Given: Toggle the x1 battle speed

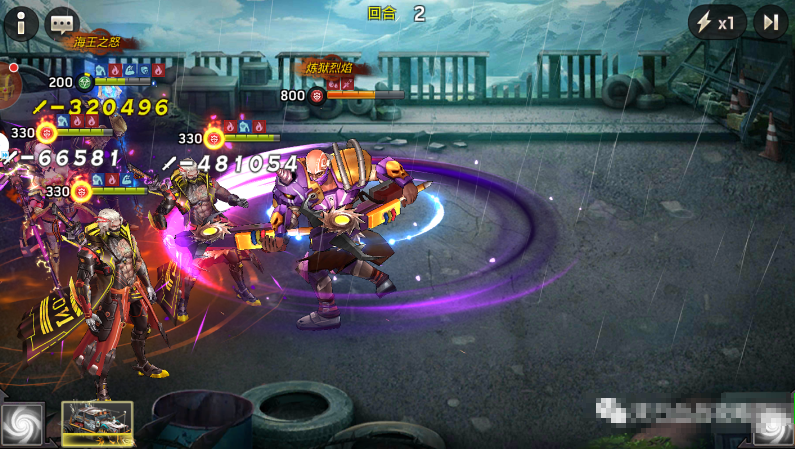Looking at the screenshot, I should (716, 22).
